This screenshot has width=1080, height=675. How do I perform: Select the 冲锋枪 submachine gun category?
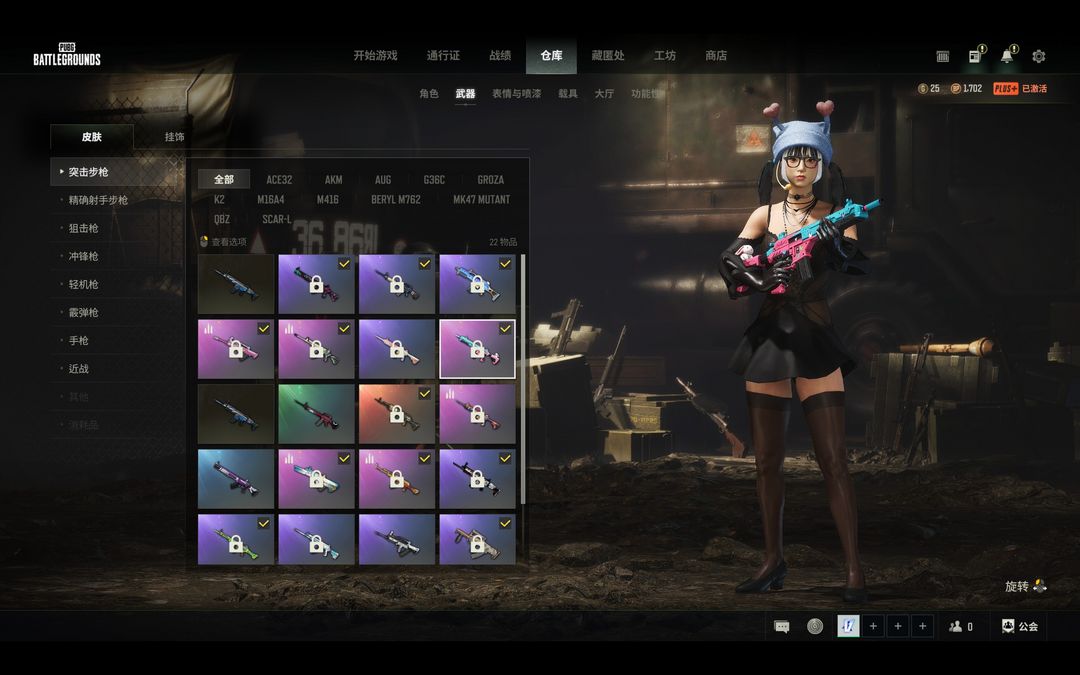coord(84,257)
